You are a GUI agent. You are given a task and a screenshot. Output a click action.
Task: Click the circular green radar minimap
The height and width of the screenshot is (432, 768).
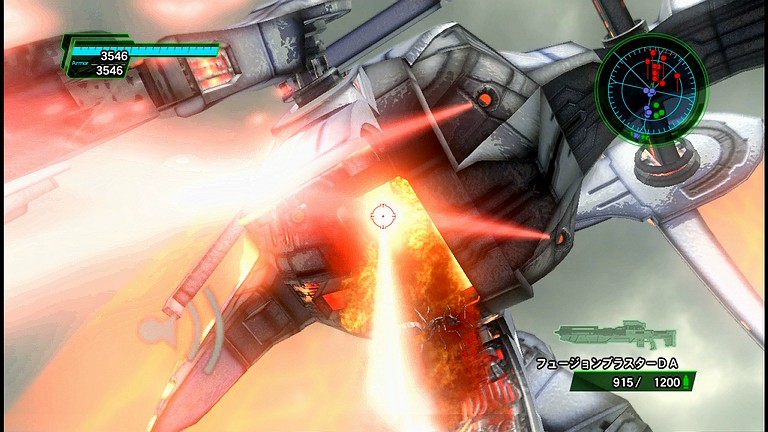coord(651,90)
